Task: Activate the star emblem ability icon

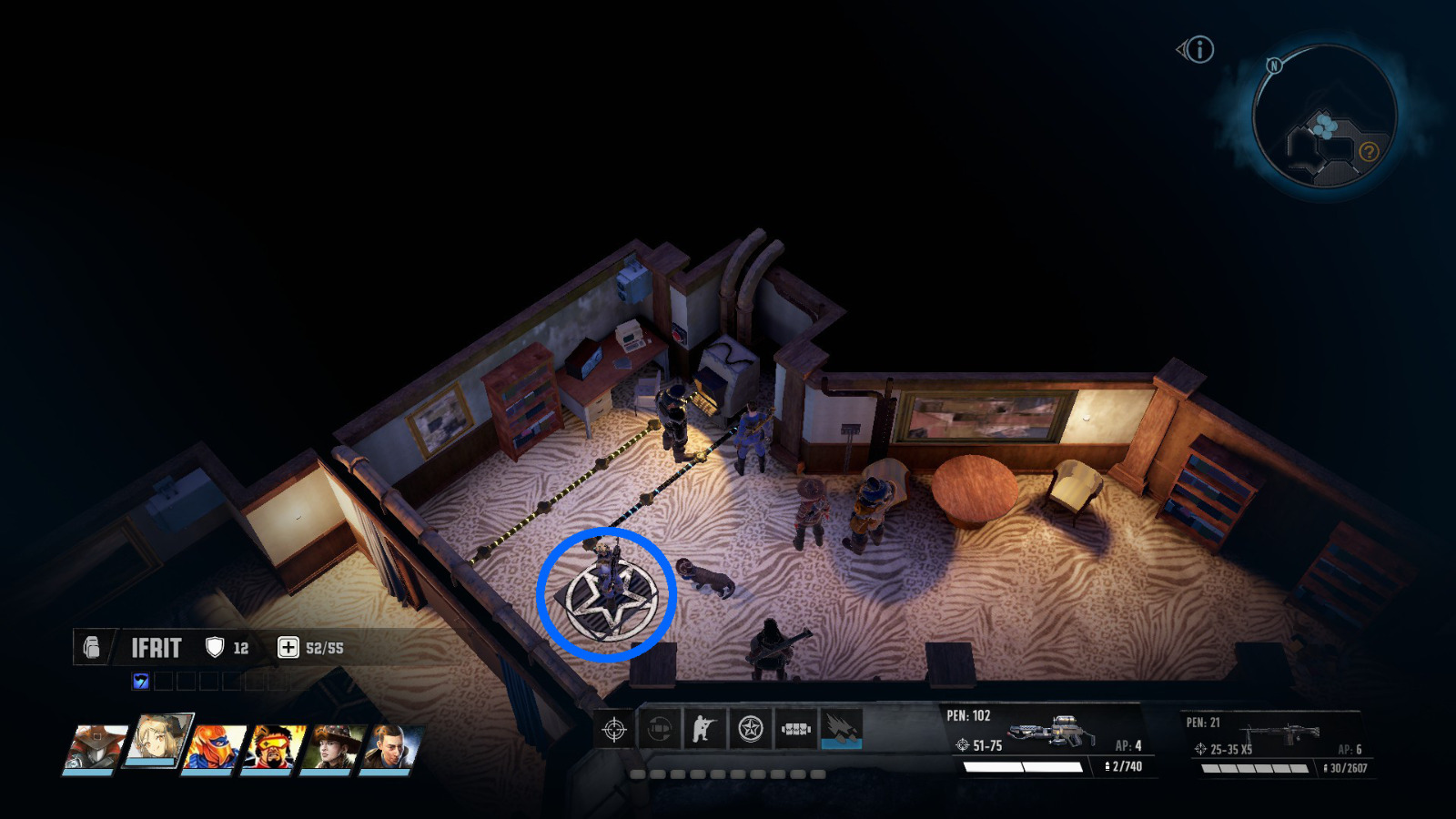Action: point(751,731)
